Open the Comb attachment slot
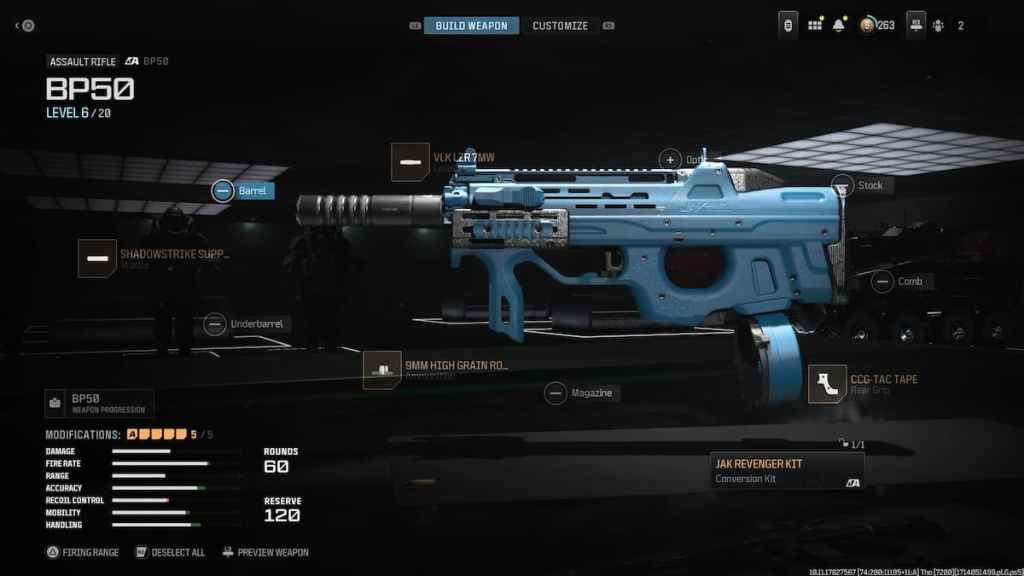Image resolution: width=1024 pixels, height=576 pixels. [881, 282]
